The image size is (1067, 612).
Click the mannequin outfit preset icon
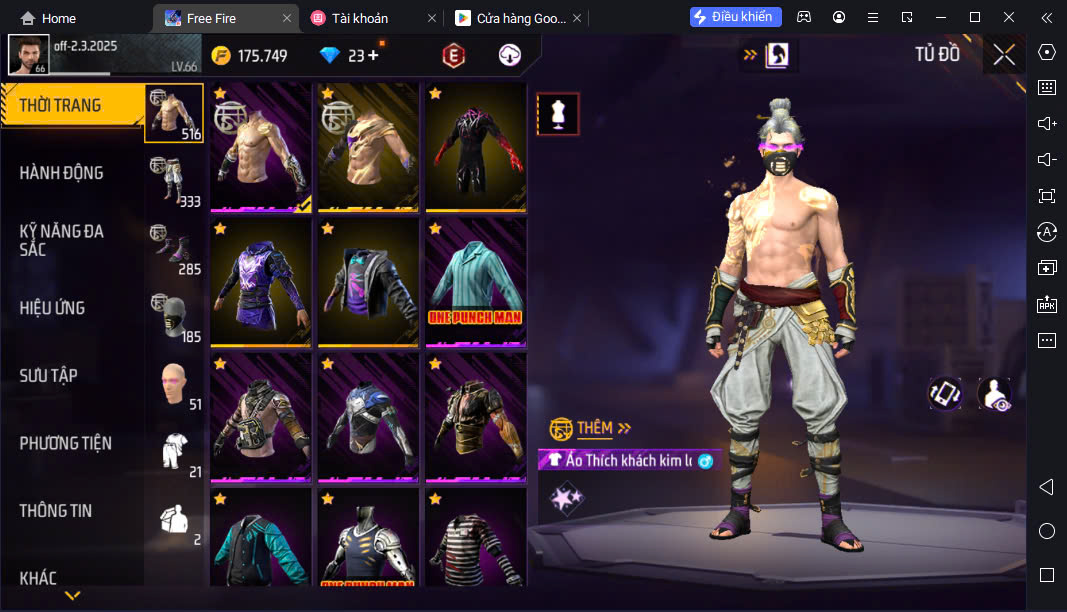coord(558,115)
